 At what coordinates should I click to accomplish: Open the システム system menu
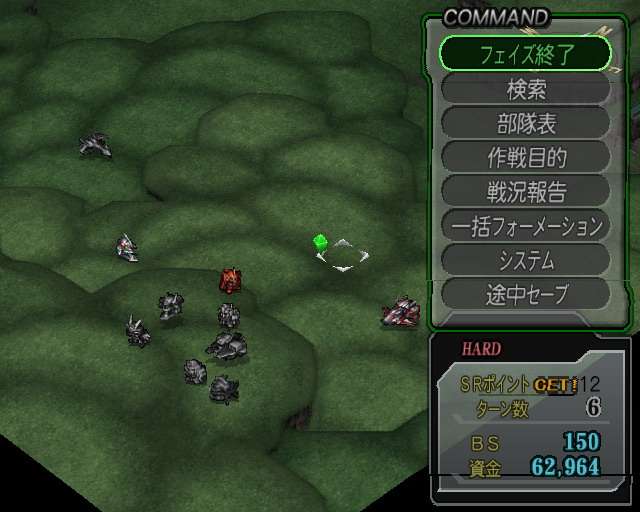point(525,260)
